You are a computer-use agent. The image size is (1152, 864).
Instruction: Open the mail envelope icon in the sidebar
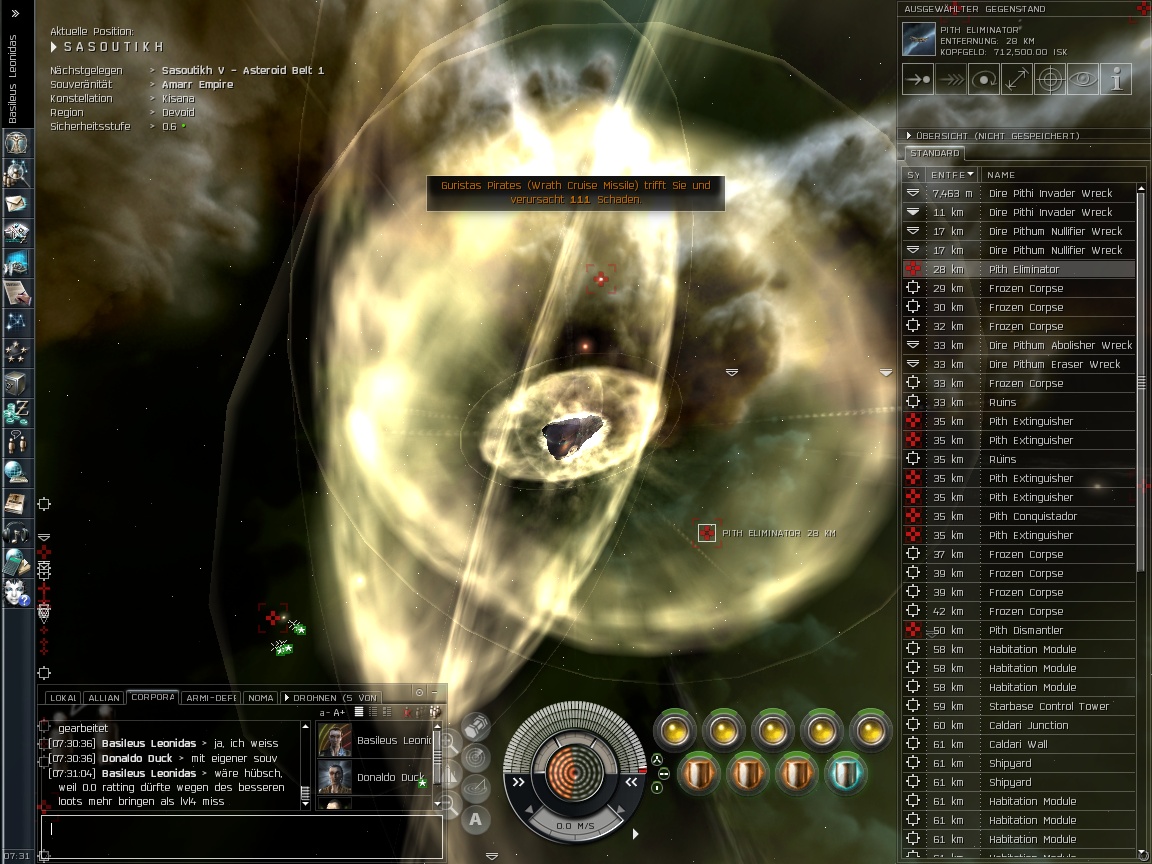click(17, 203)
